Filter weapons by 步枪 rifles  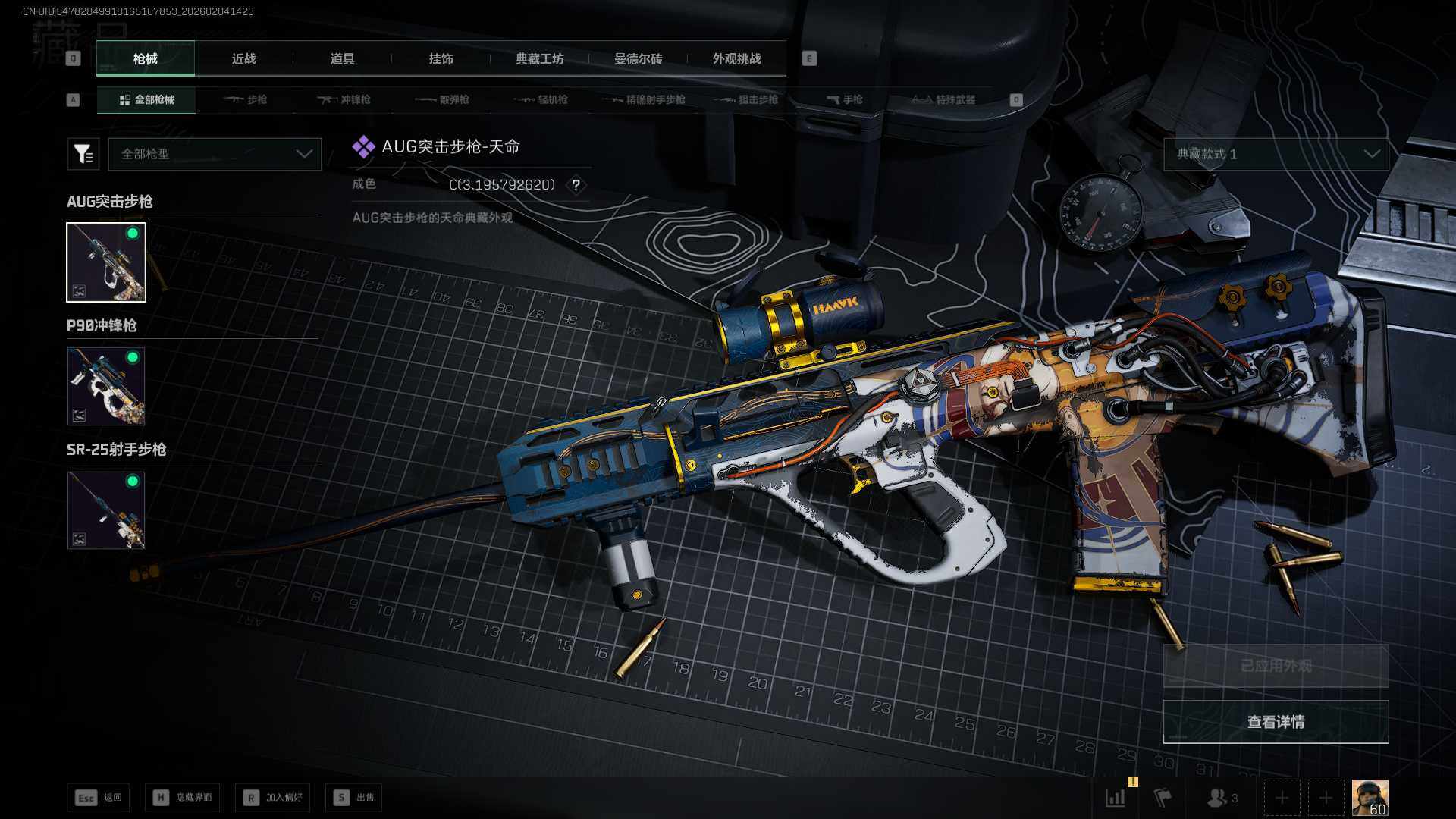(x=246, y=100)
